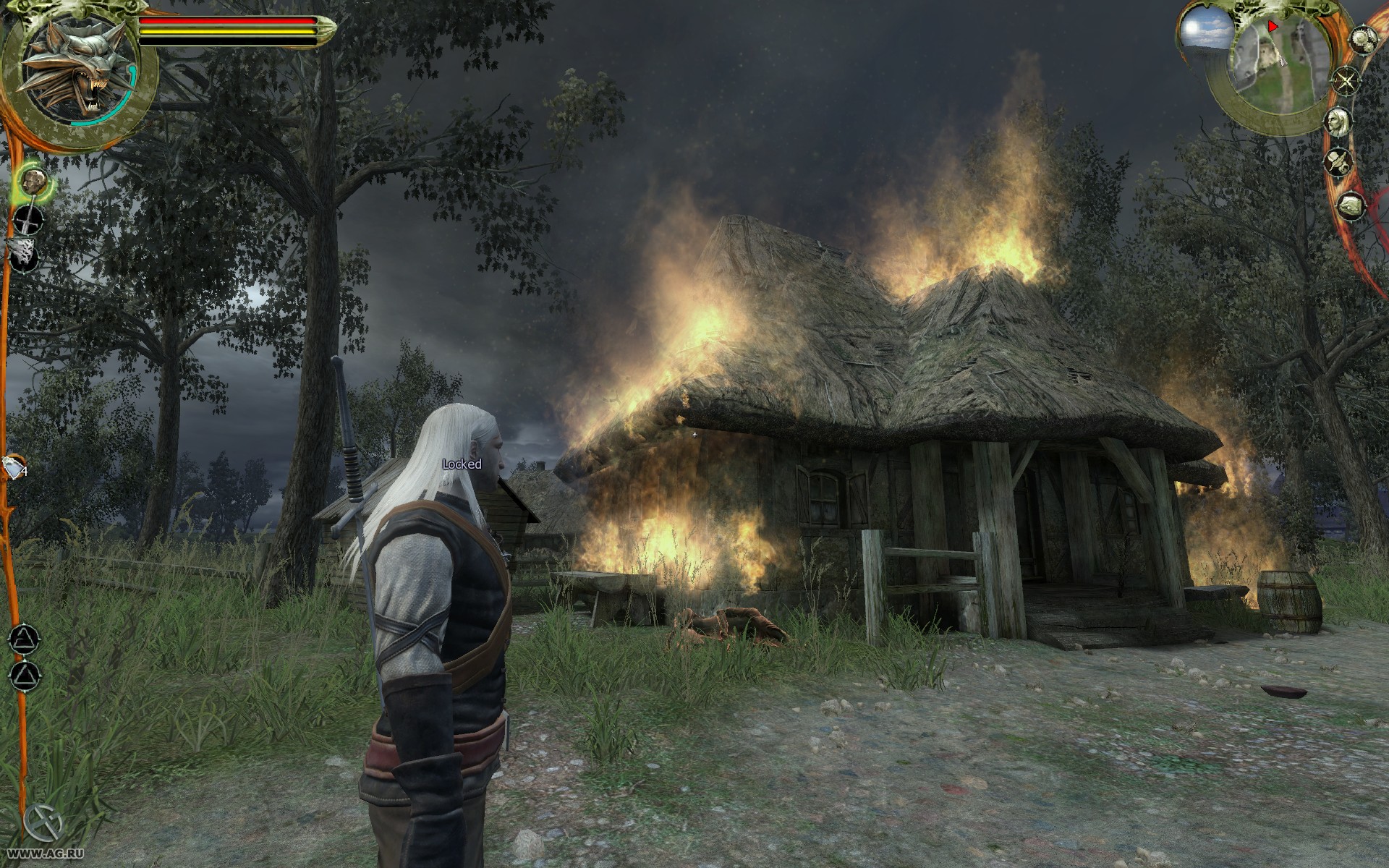Open the character sheet via Geralt's portrait
1389x868 pixels.
[1339, 120]
